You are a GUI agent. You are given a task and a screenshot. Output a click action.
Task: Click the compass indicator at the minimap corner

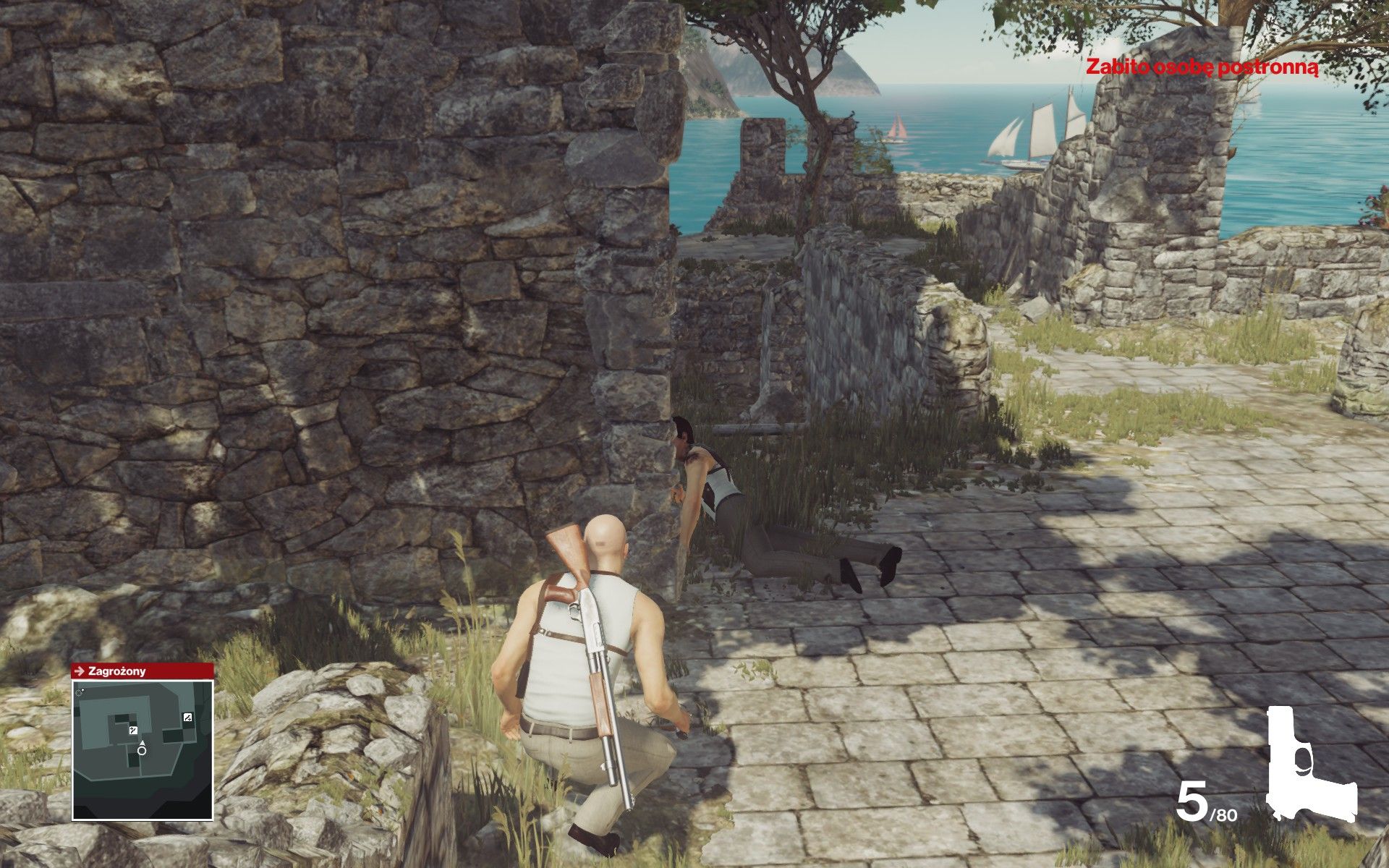pyautogui.click(x=79, y=692)
